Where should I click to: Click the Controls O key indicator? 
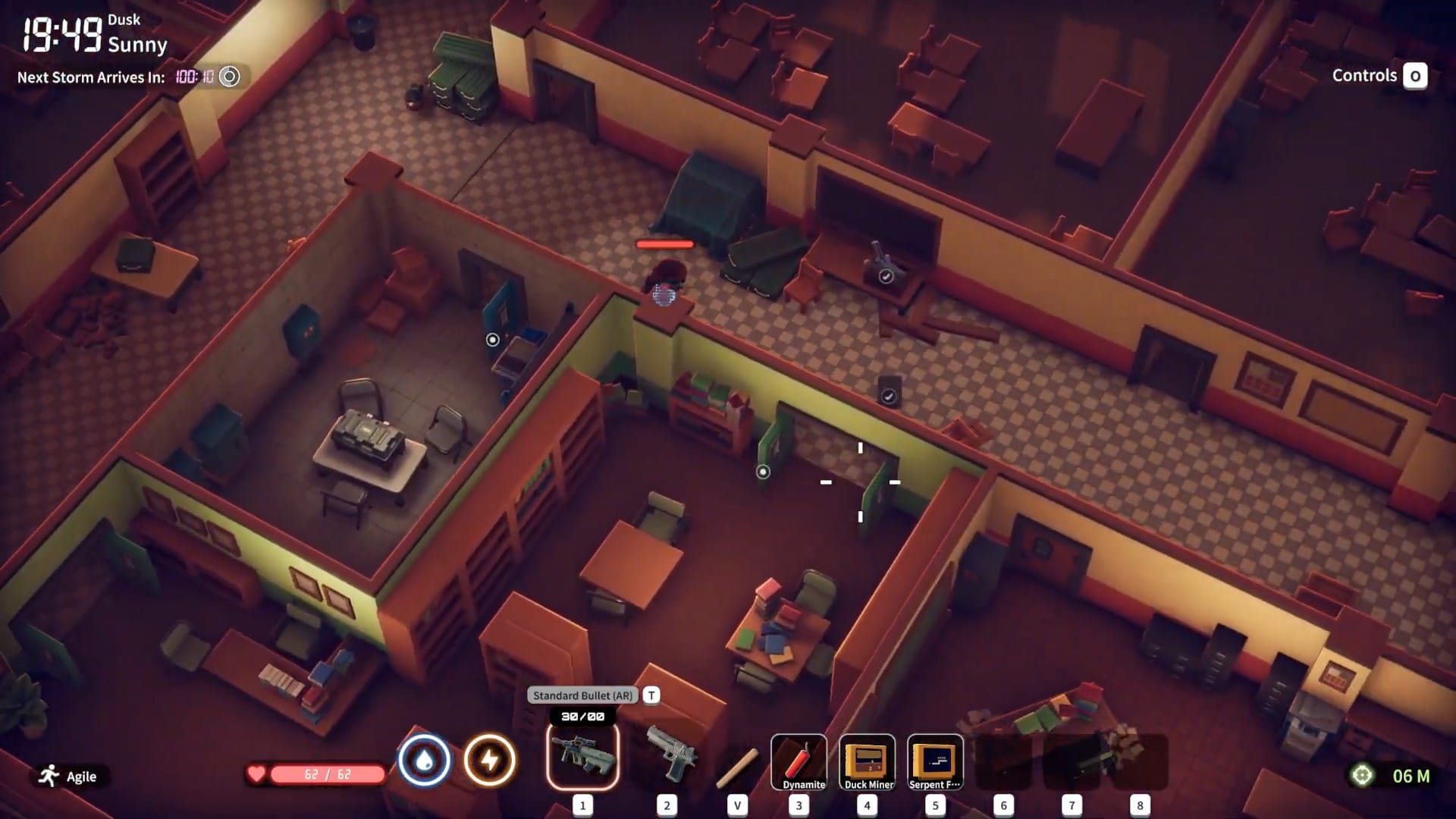click(1415, 76)
